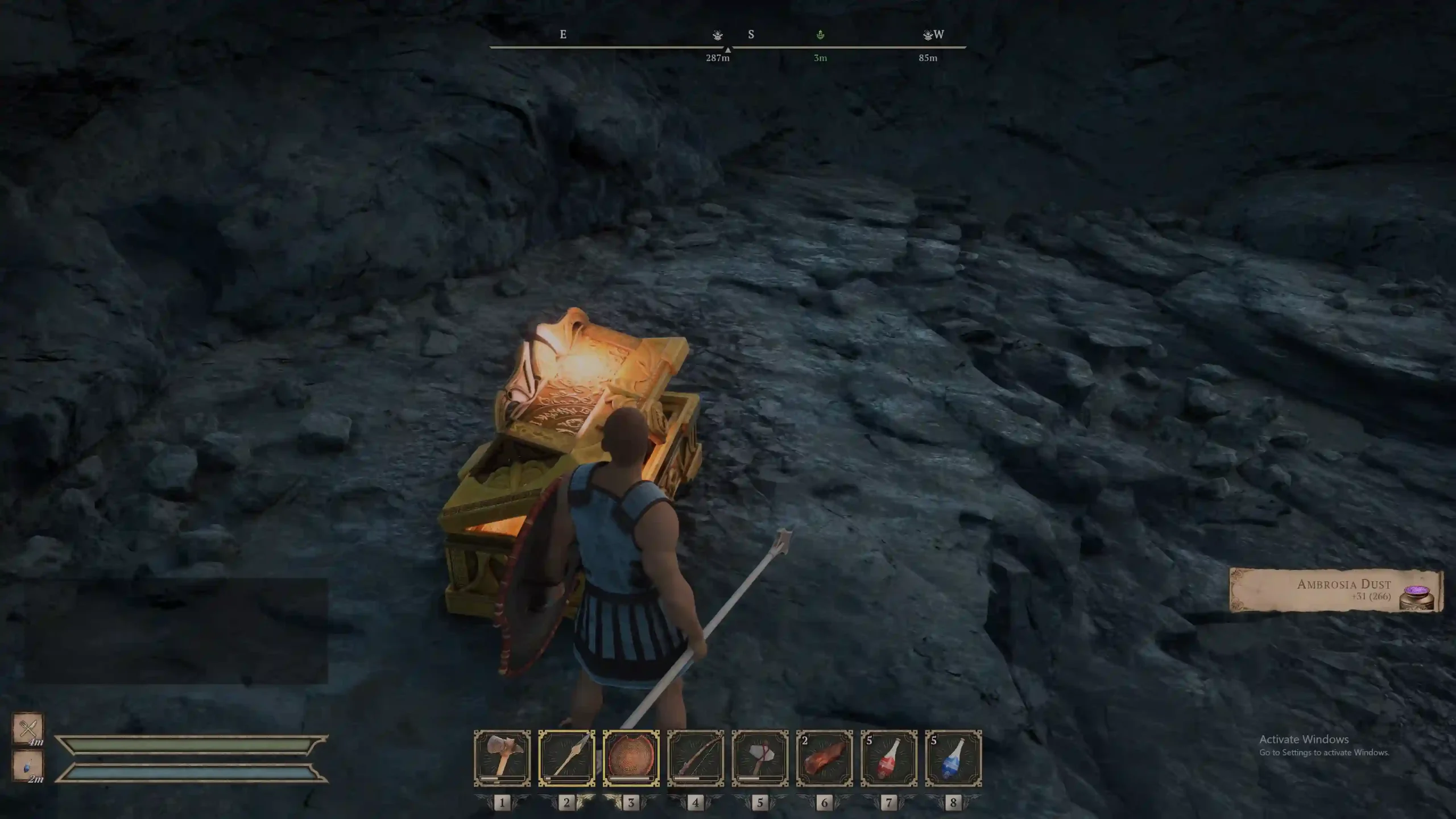The width and height of the screenshot is (1456, 819).
Task: Use the cooked meat in the hotbar
Action: 824,758
